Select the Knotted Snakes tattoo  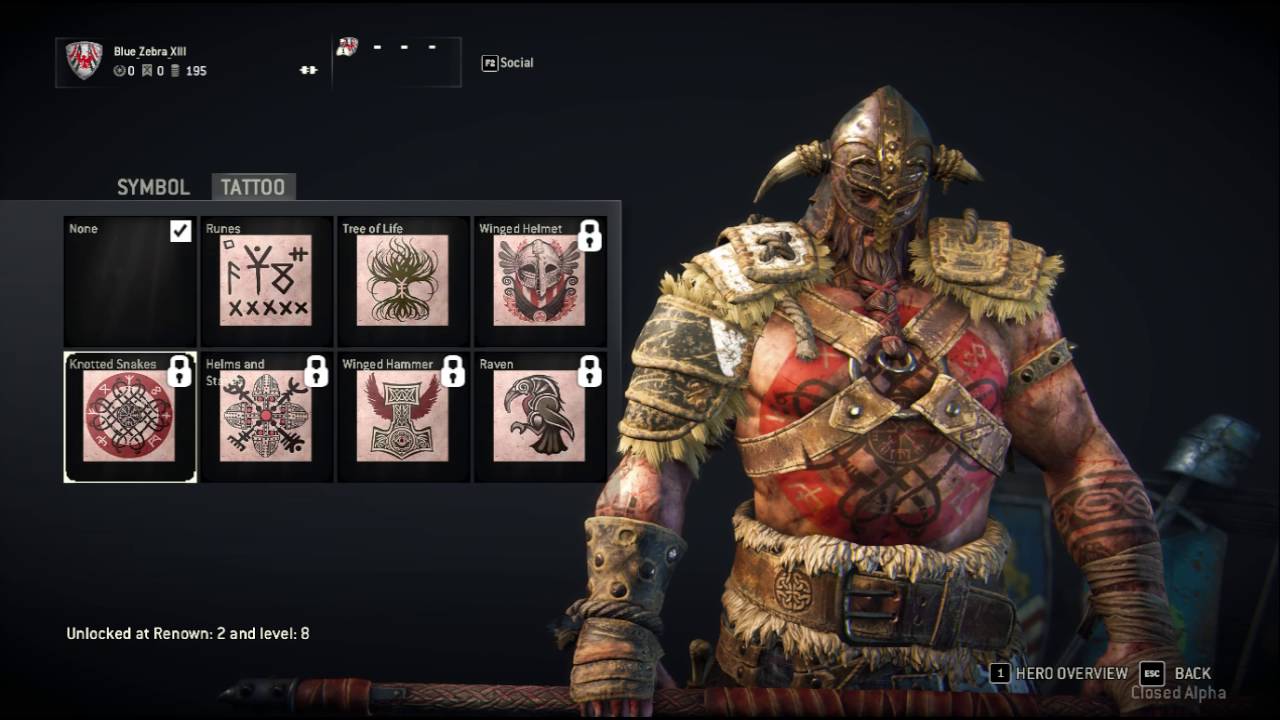[x=129, y=416]
